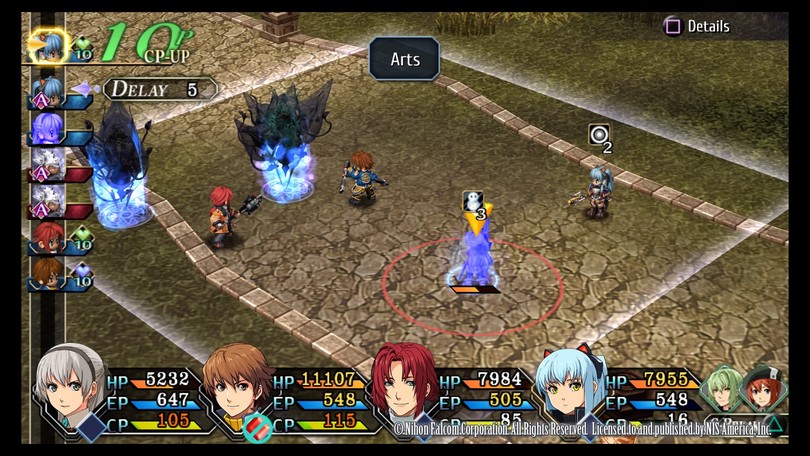Select the Arts command label
The width and height of the screenshot is (810, 456).
(405, 59)
